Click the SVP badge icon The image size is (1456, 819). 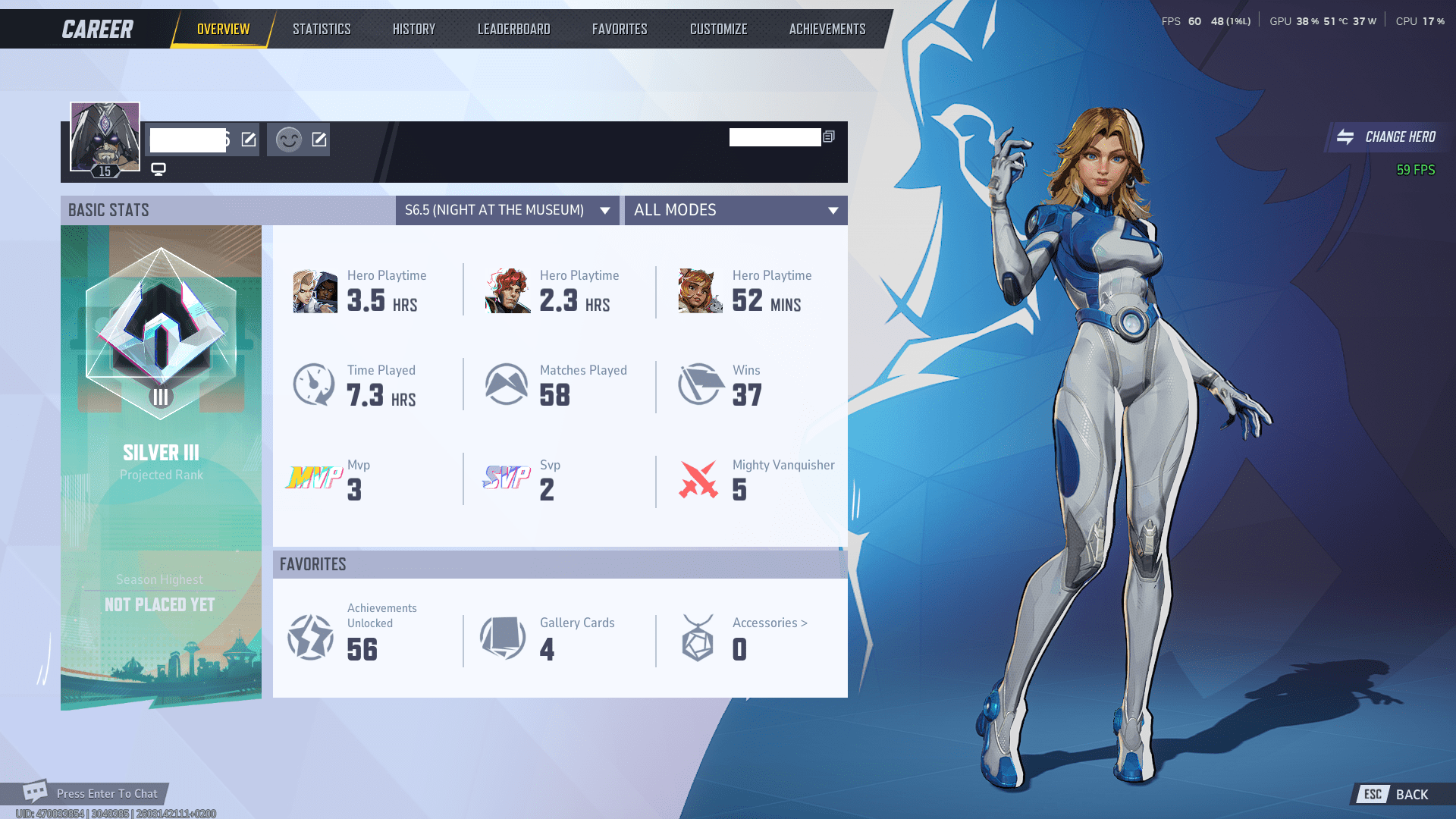tap(507, 479)
